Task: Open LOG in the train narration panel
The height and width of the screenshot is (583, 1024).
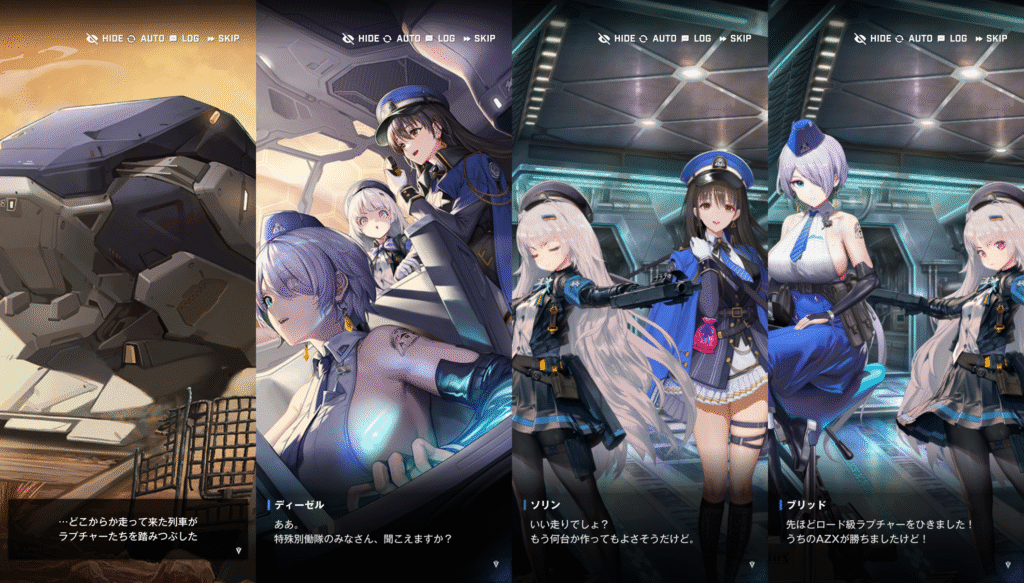Action: pyautogui.click(x=183, y=38)
